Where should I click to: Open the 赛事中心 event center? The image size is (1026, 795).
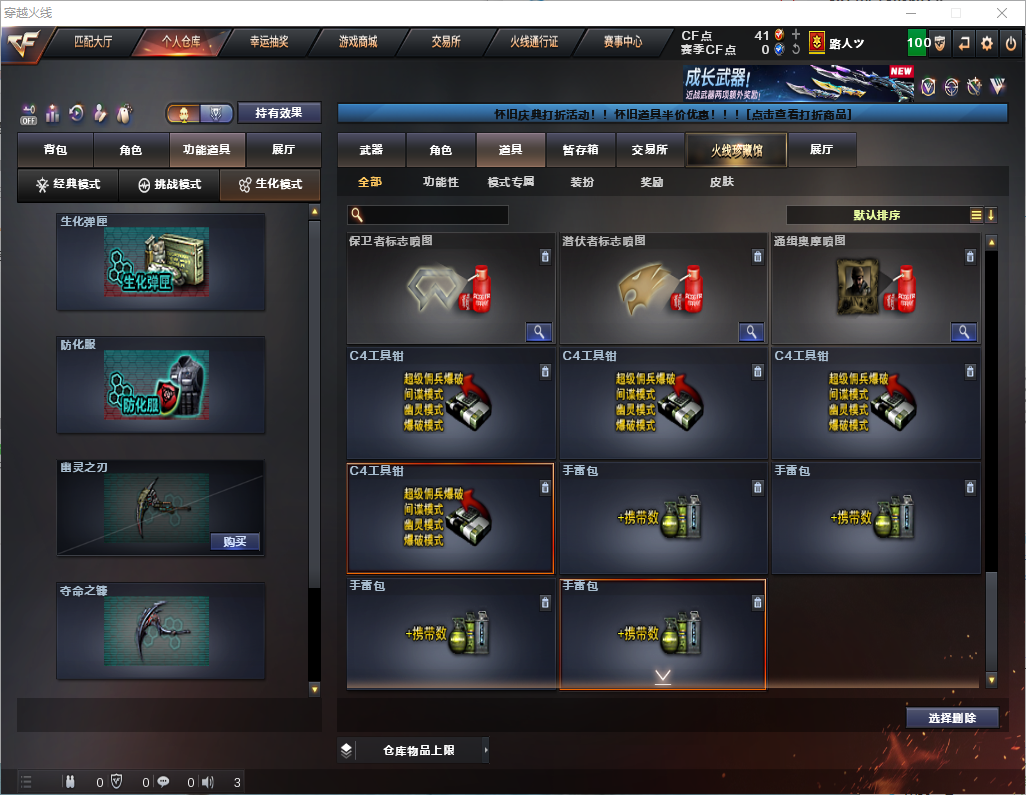pyautogui.click(x=622, y=42)
